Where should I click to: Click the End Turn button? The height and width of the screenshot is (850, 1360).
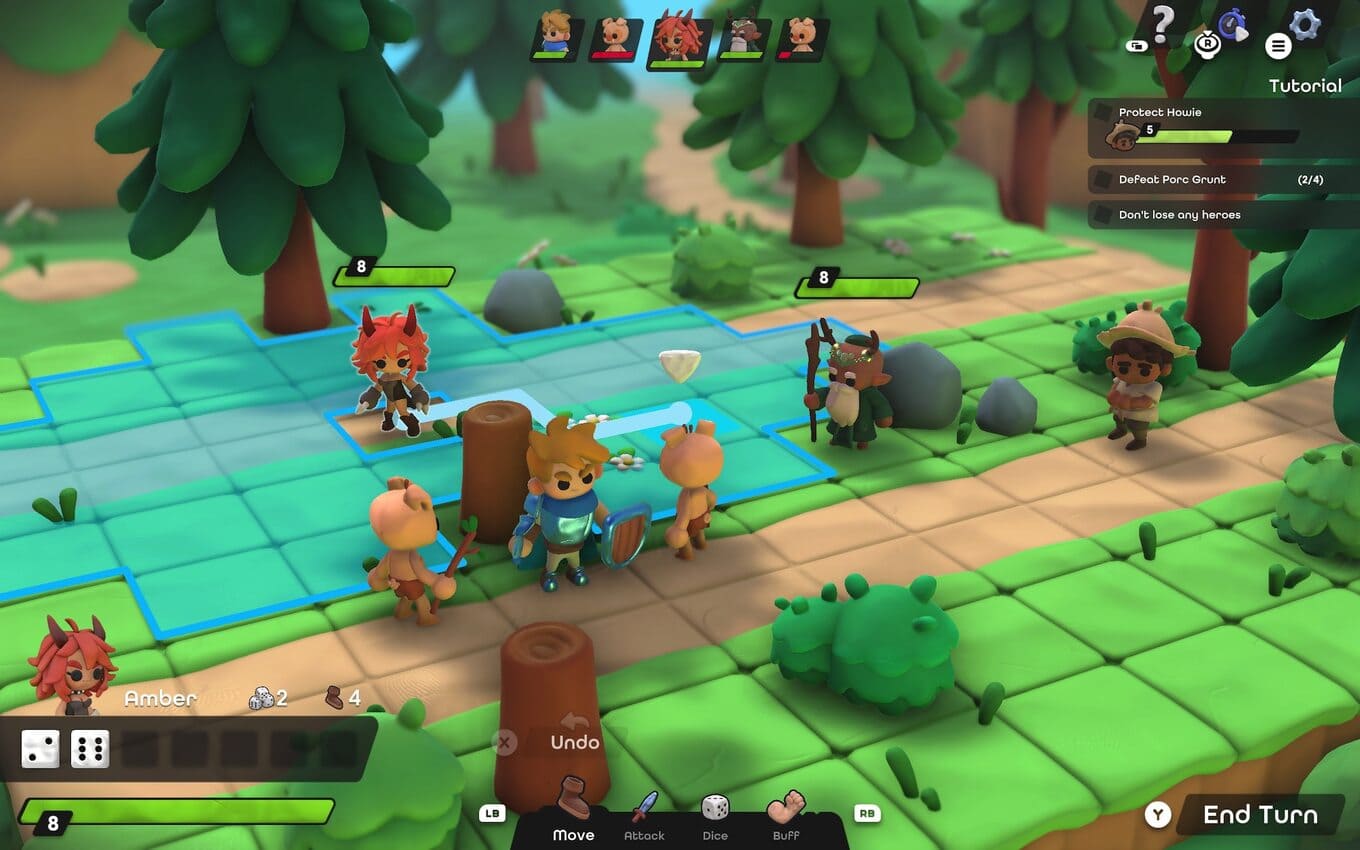[1258, 815]
